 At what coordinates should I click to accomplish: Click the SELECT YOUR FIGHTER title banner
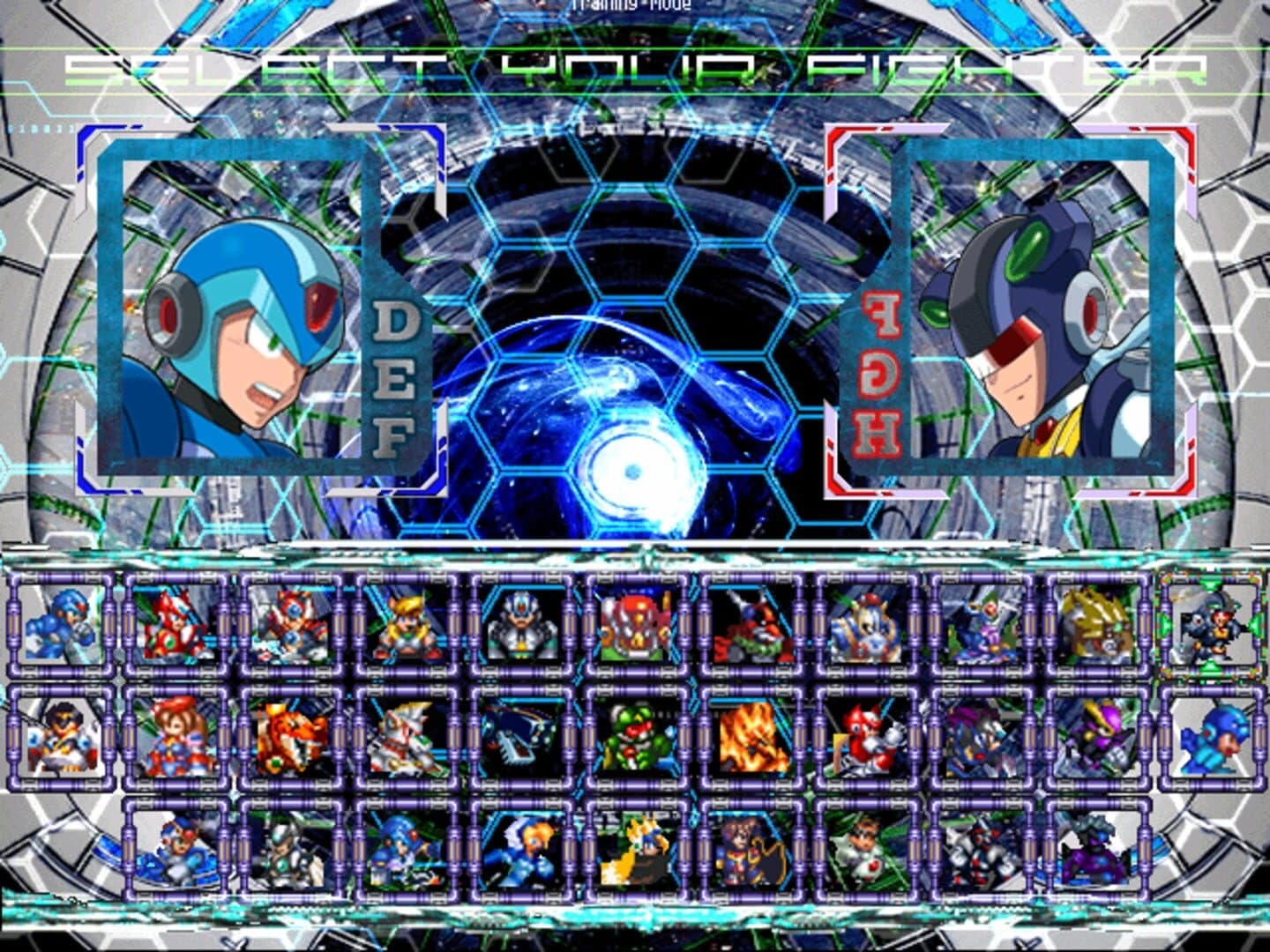(x=635, y=71)
